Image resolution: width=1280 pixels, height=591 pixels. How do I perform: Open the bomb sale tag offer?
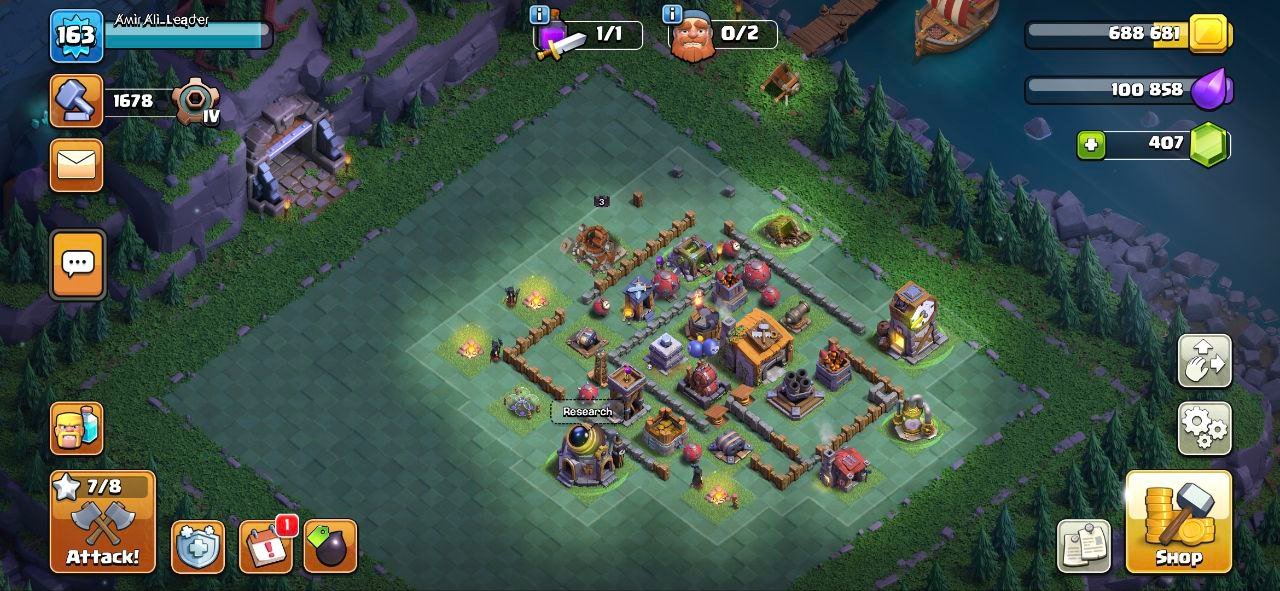(330, 547)
